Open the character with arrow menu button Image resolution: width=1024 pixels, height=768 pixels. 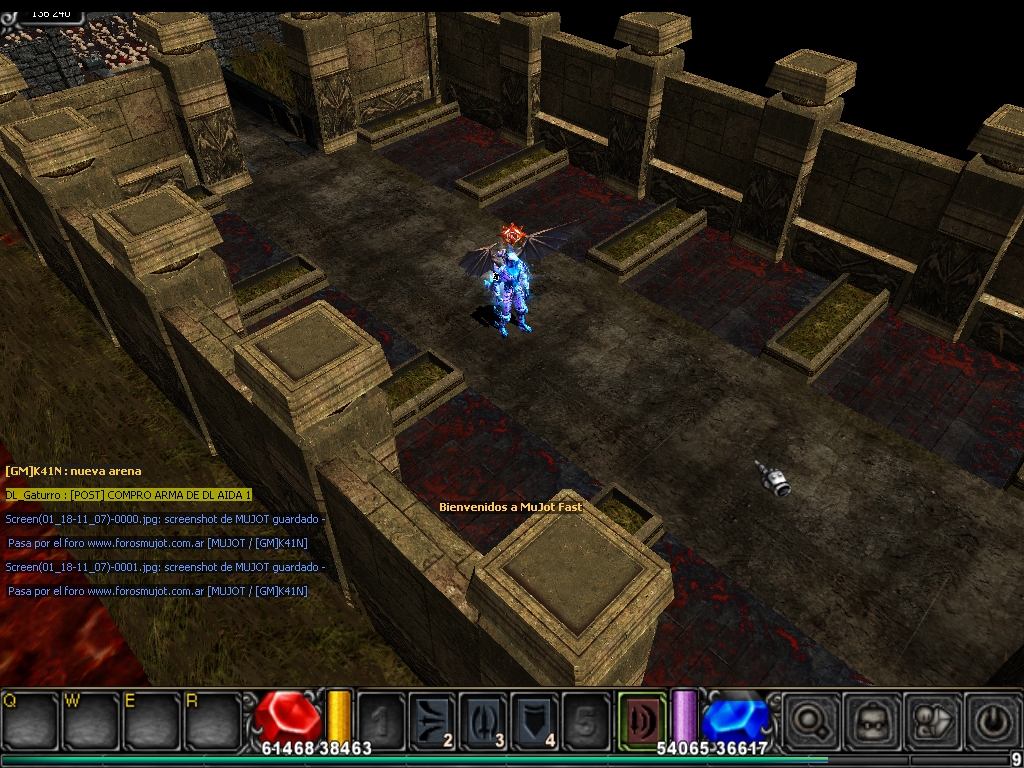point(931,719)
